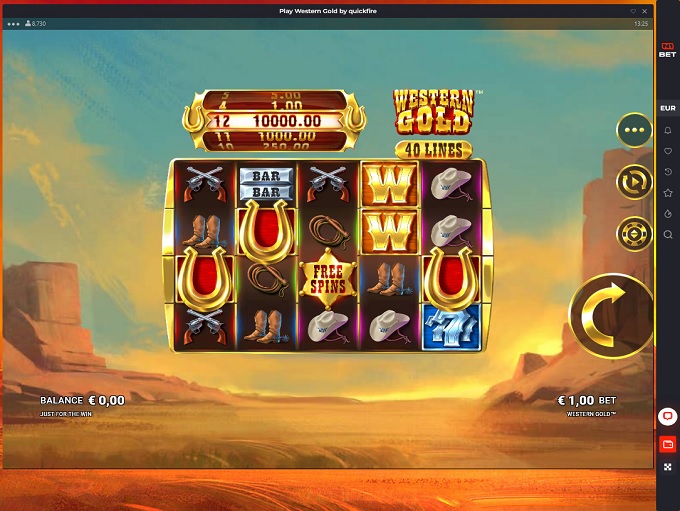Open the live chat support bubble

pyautogui.click(x=668, y=416)
